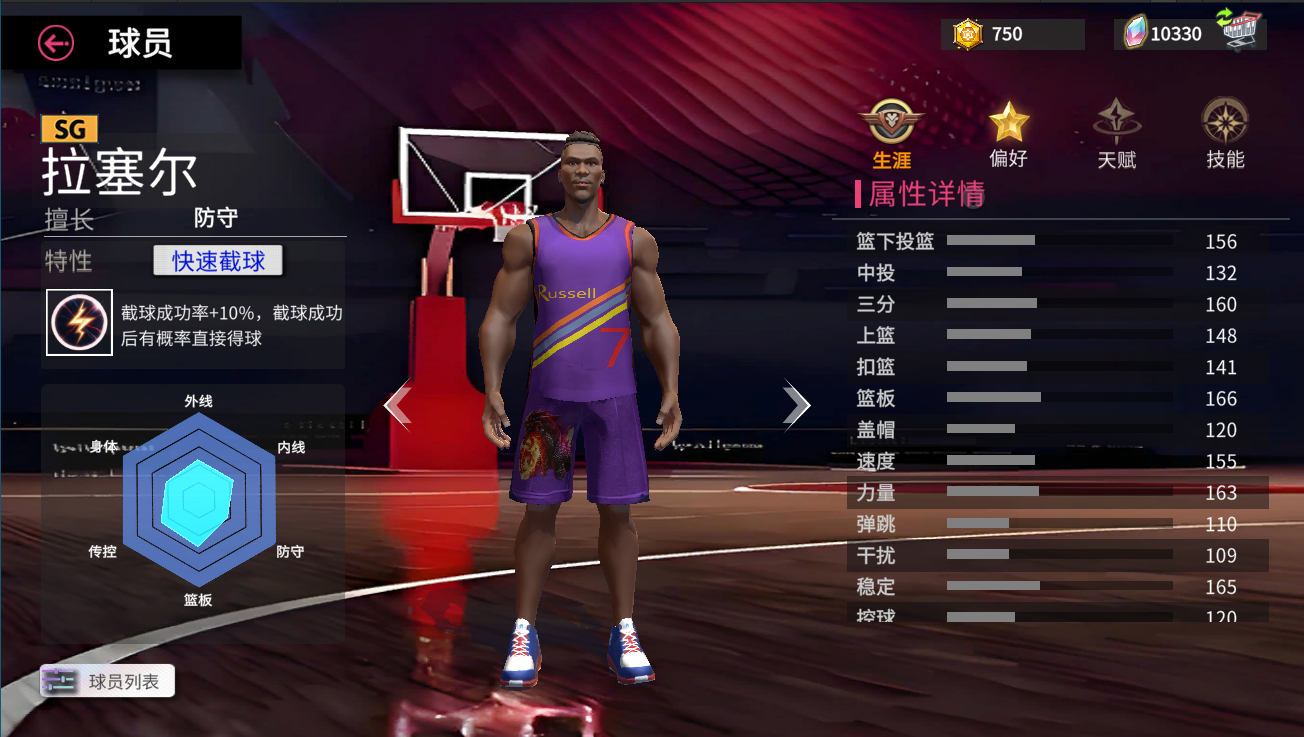Click the hexagonal ability radar chart
The height and width of the screenshot is (737, 1304).
pos(198,500)
